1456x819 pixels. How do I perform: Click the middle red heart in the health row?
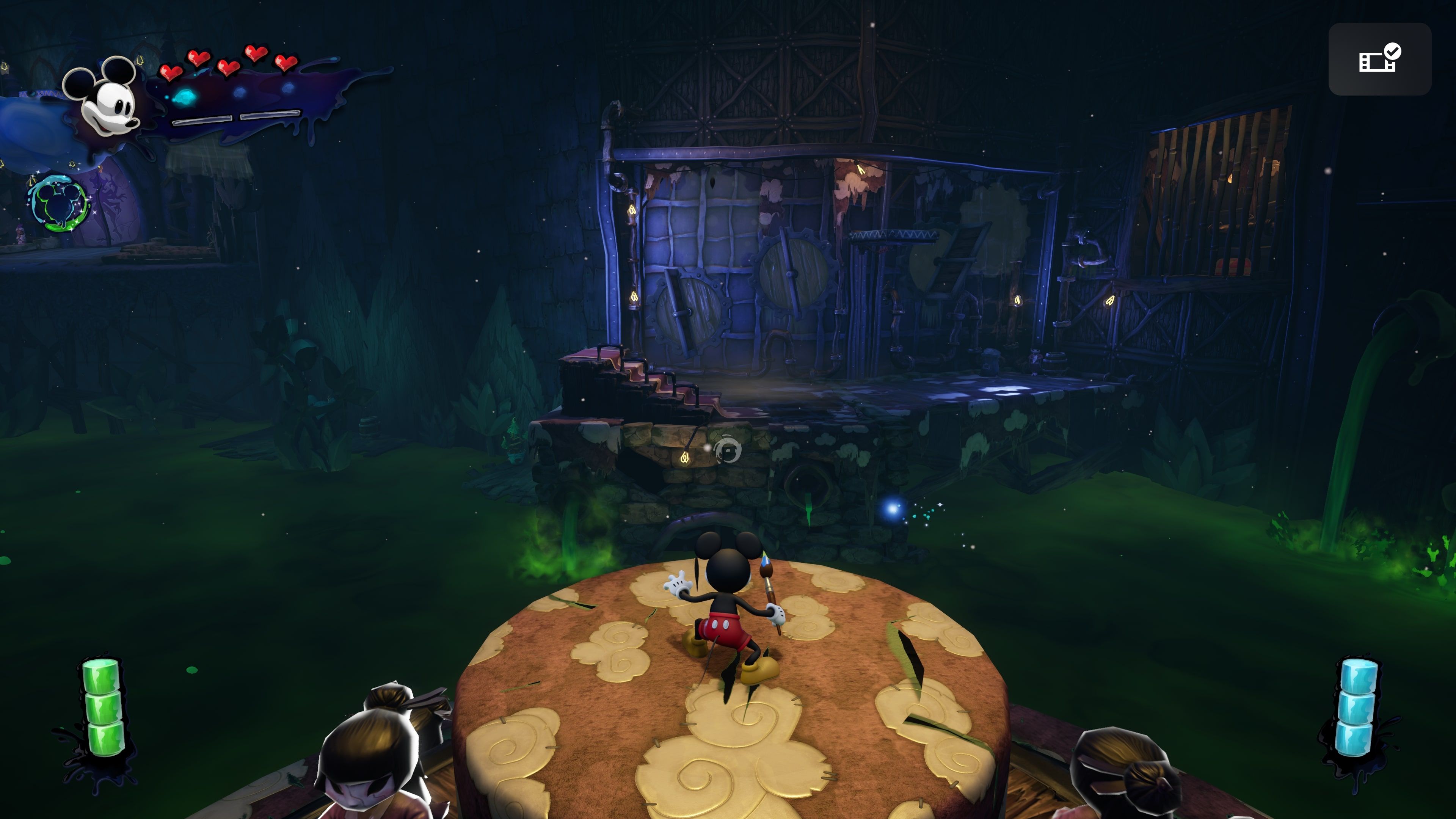[x=228, y=67]
